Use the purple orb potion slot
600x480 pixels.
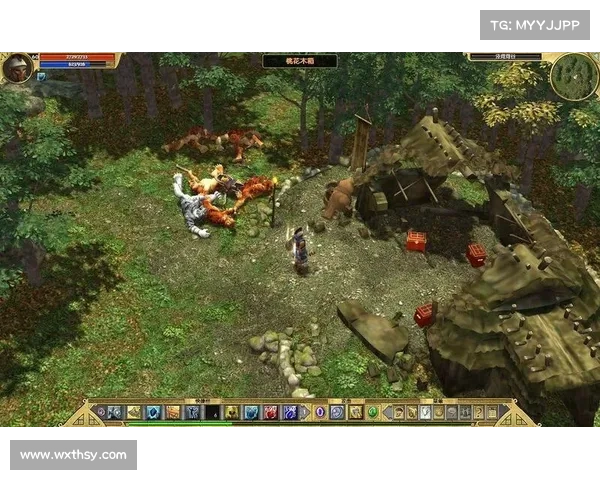(320, 412)
